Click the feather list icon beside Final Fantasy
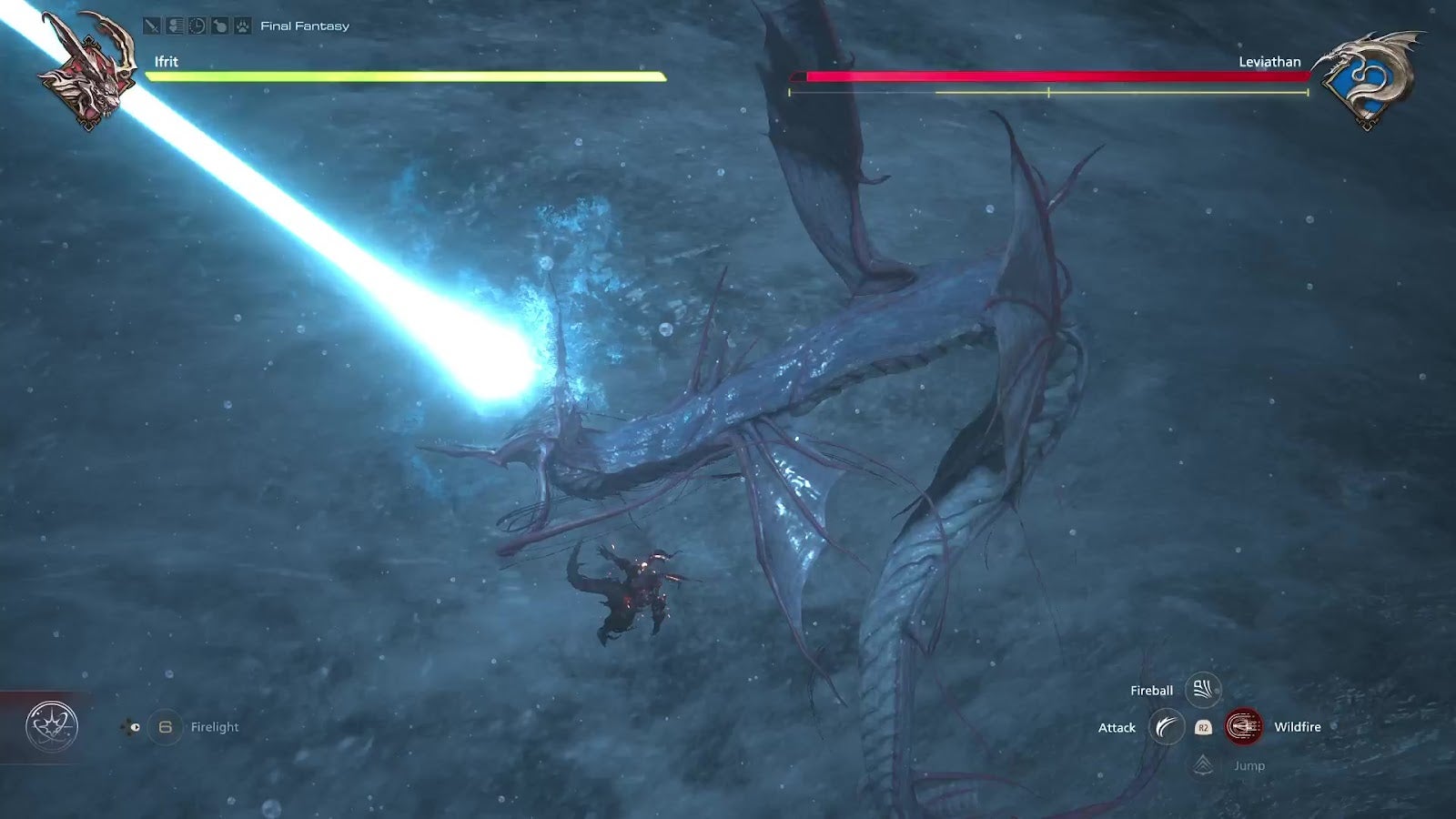Image resolution: width=1456 pixels, height=819 pixels. 174,25
